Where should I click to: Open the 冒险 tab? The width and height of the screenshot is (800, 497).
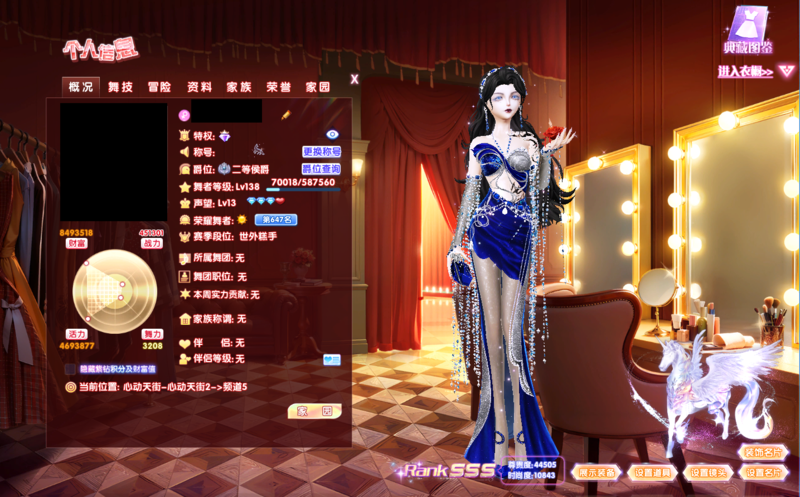pos(160,87)
